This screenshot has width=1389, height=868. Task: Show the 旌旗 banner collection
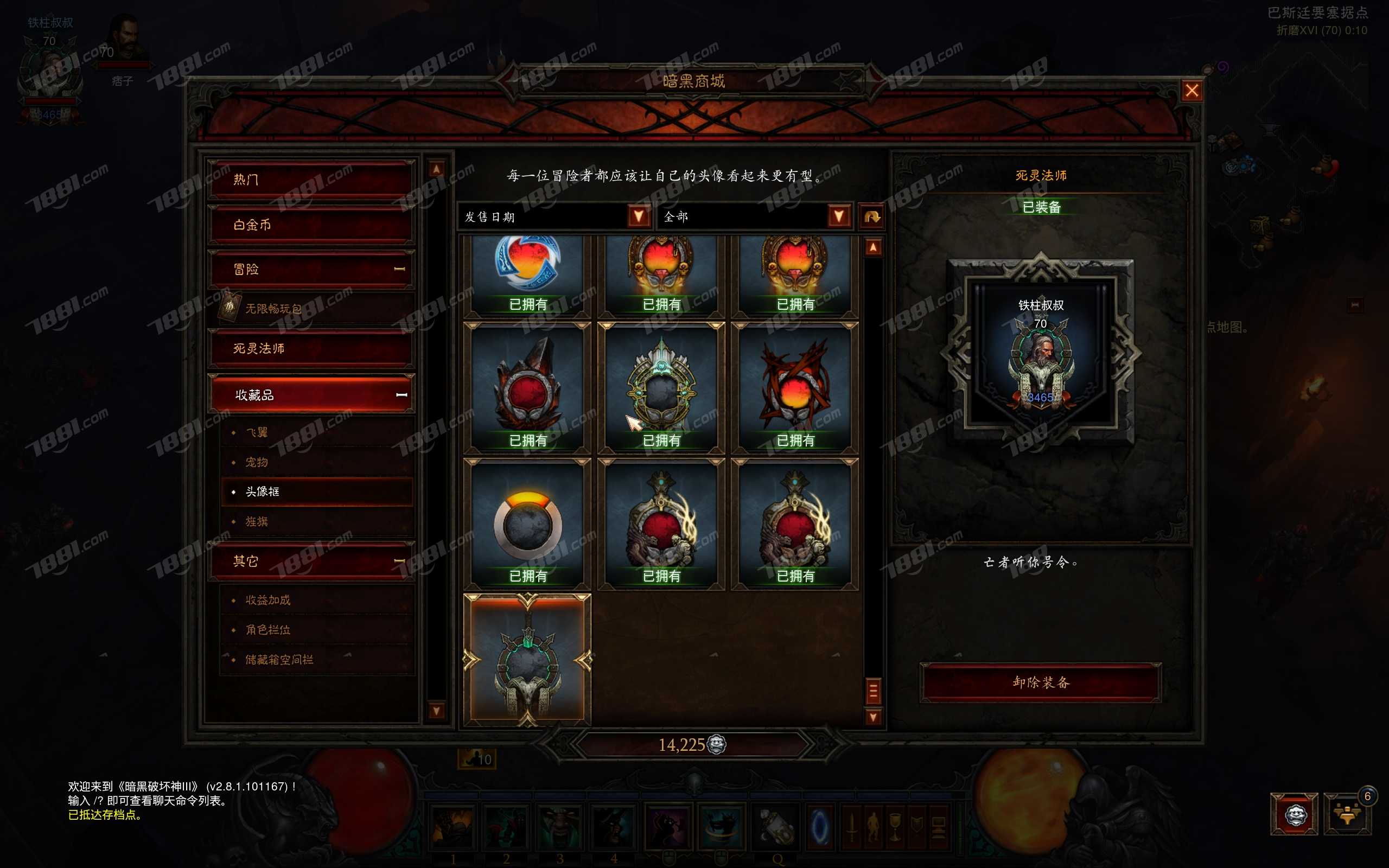click(x=257, y=521)
